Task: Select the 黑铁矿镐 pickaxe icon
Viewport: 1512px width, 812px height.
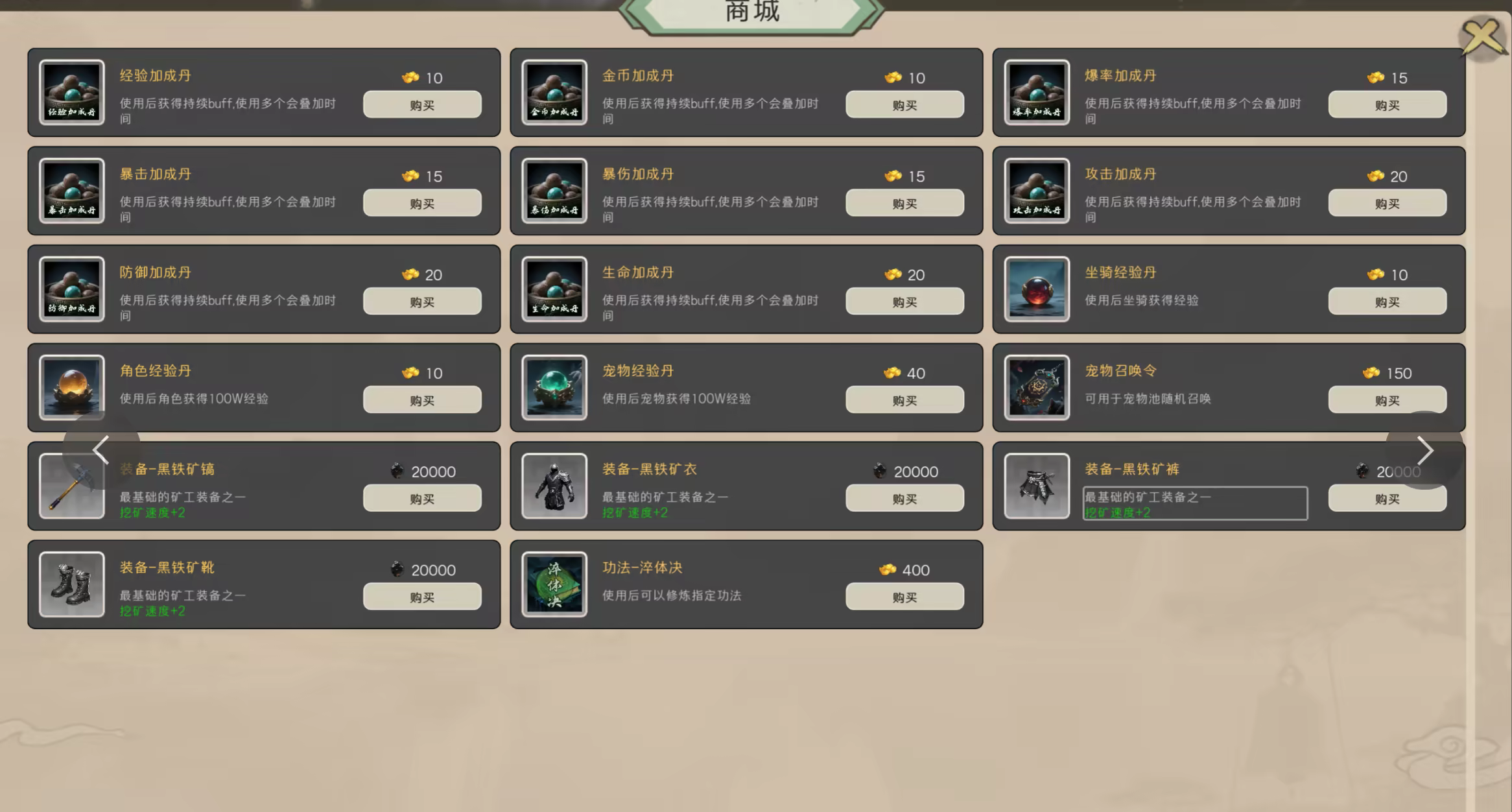Action: [x=71, y=486]
